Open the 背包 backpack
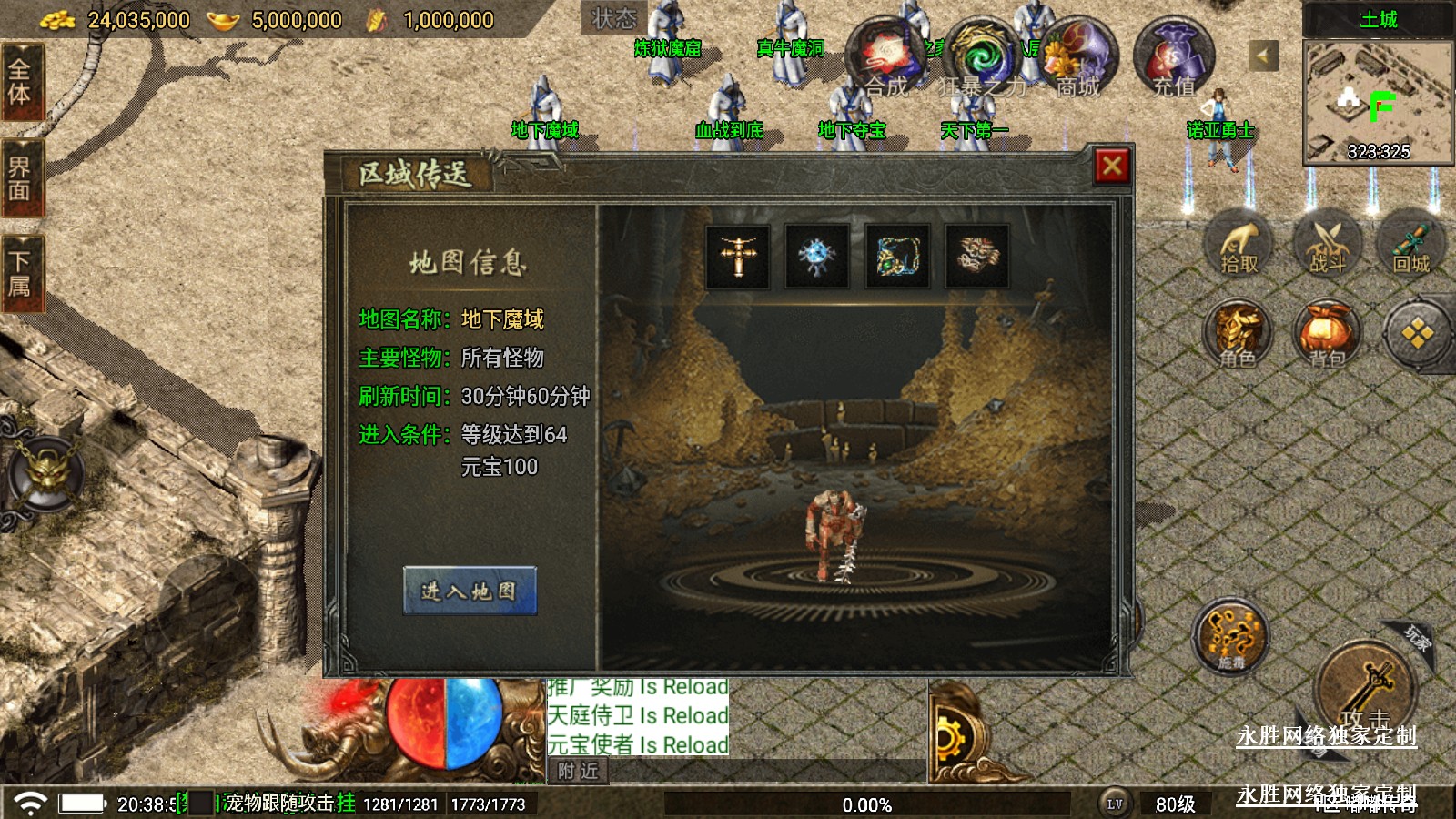The image size is (1456, 819). click(1327, 335)
